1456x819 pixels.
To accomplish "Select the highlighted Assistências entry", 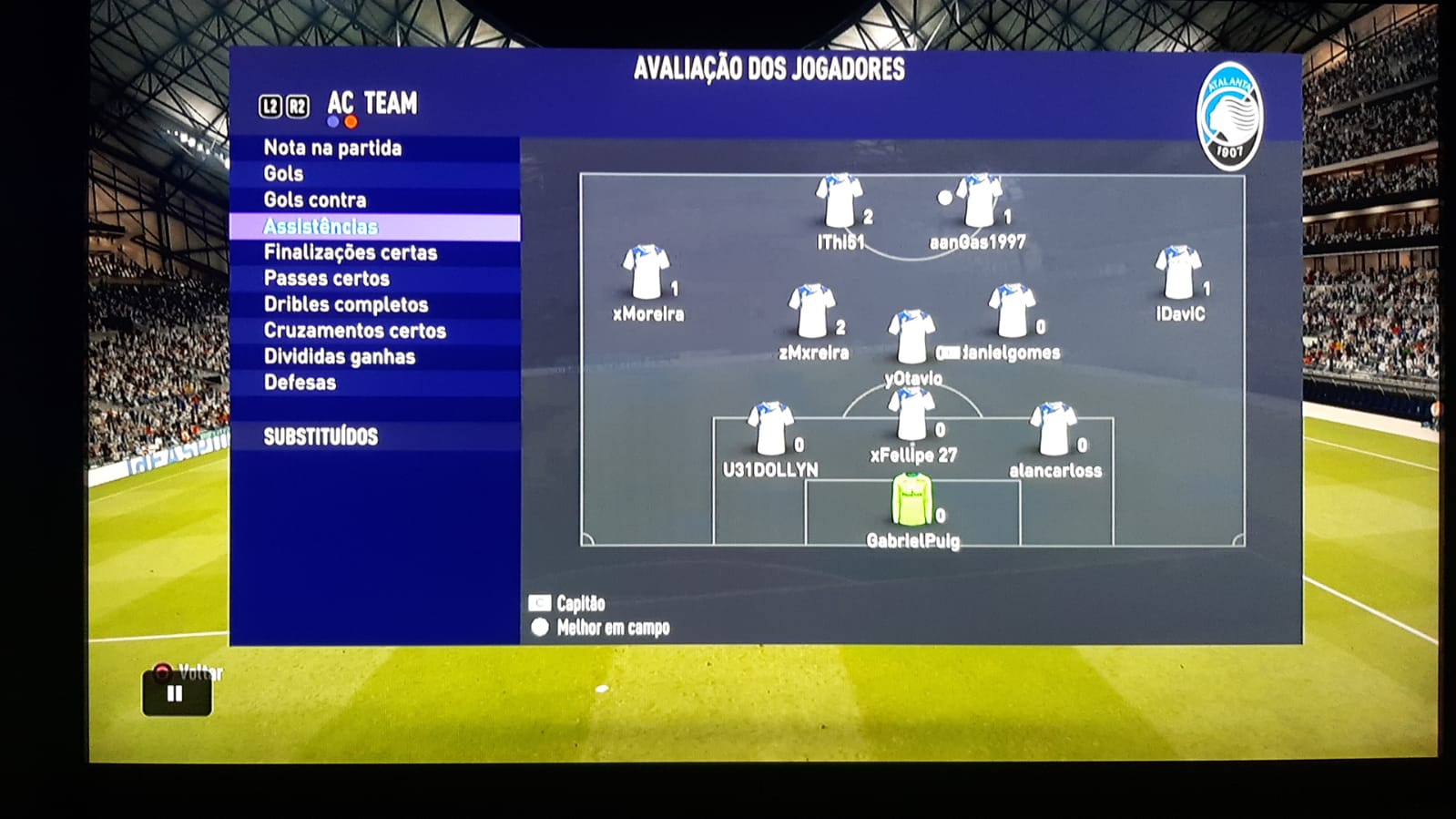I will (321, 227).
